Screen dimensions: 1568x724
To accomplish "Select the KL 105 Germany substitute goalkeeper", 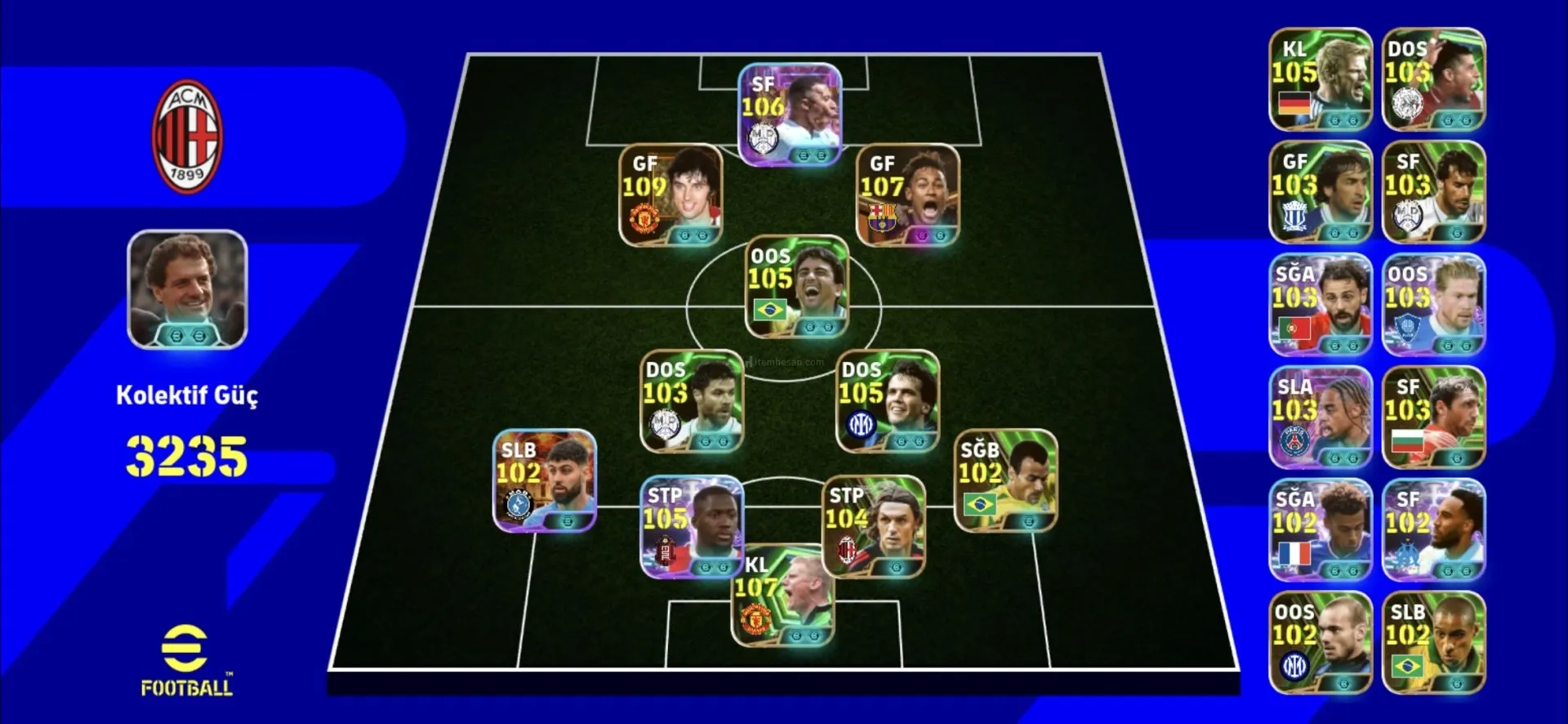I will point(1320,79).
